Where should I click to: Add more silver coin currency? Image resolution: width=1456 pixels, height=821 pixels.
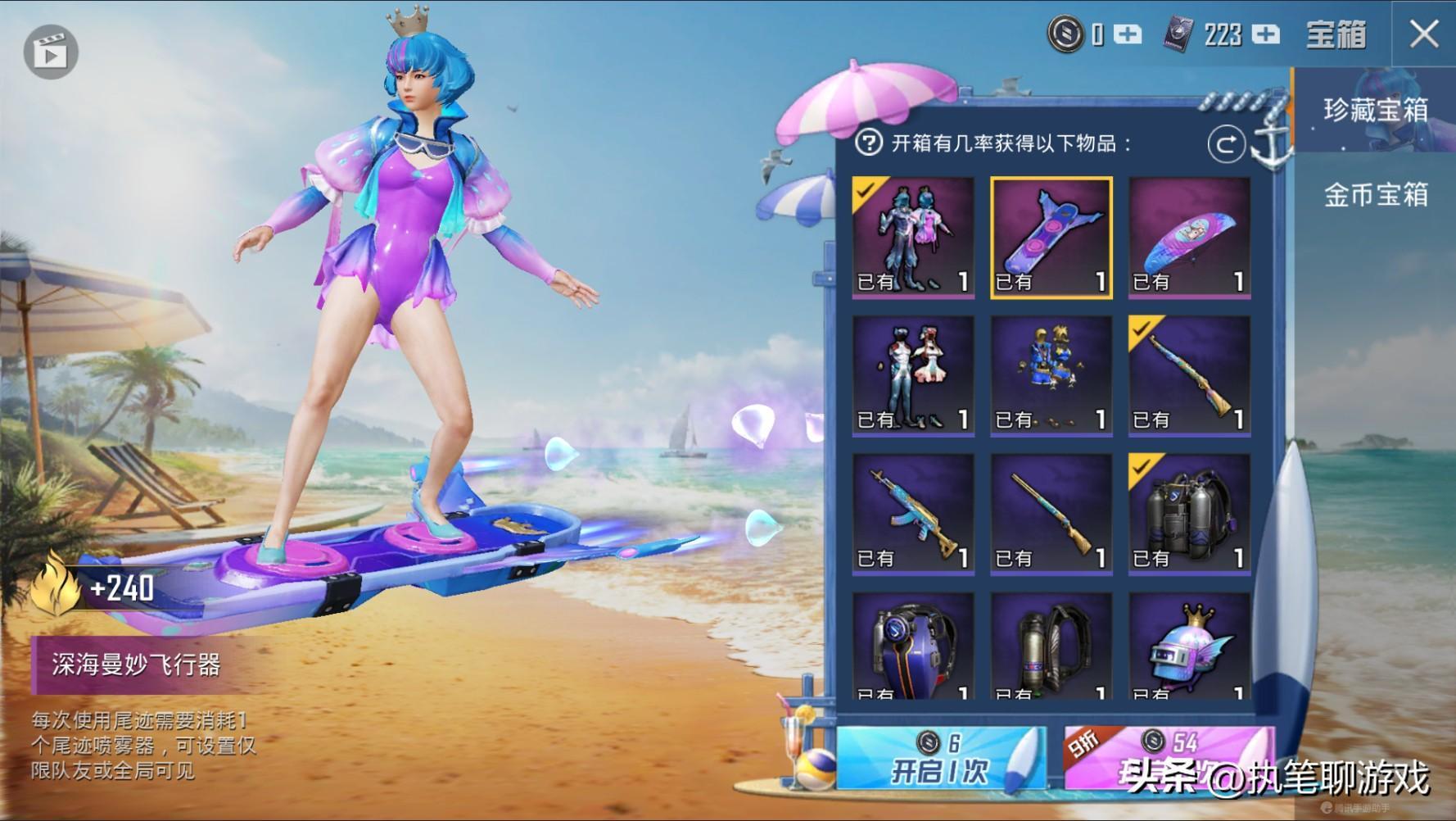pyautogui.click(x=1128, y=34)
